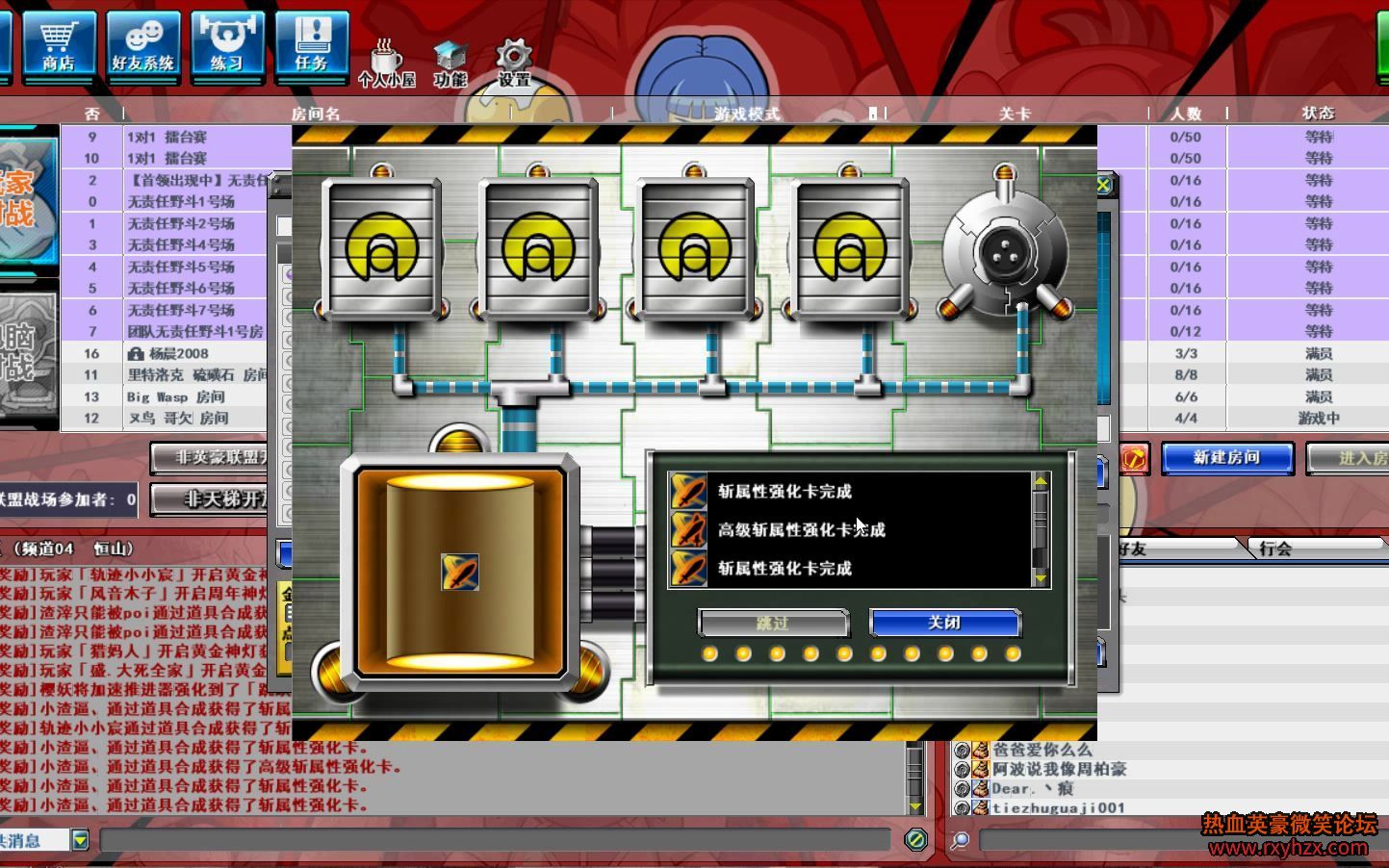
Task: Open the 设置 settings gear
Action: [x=514, y=64]
